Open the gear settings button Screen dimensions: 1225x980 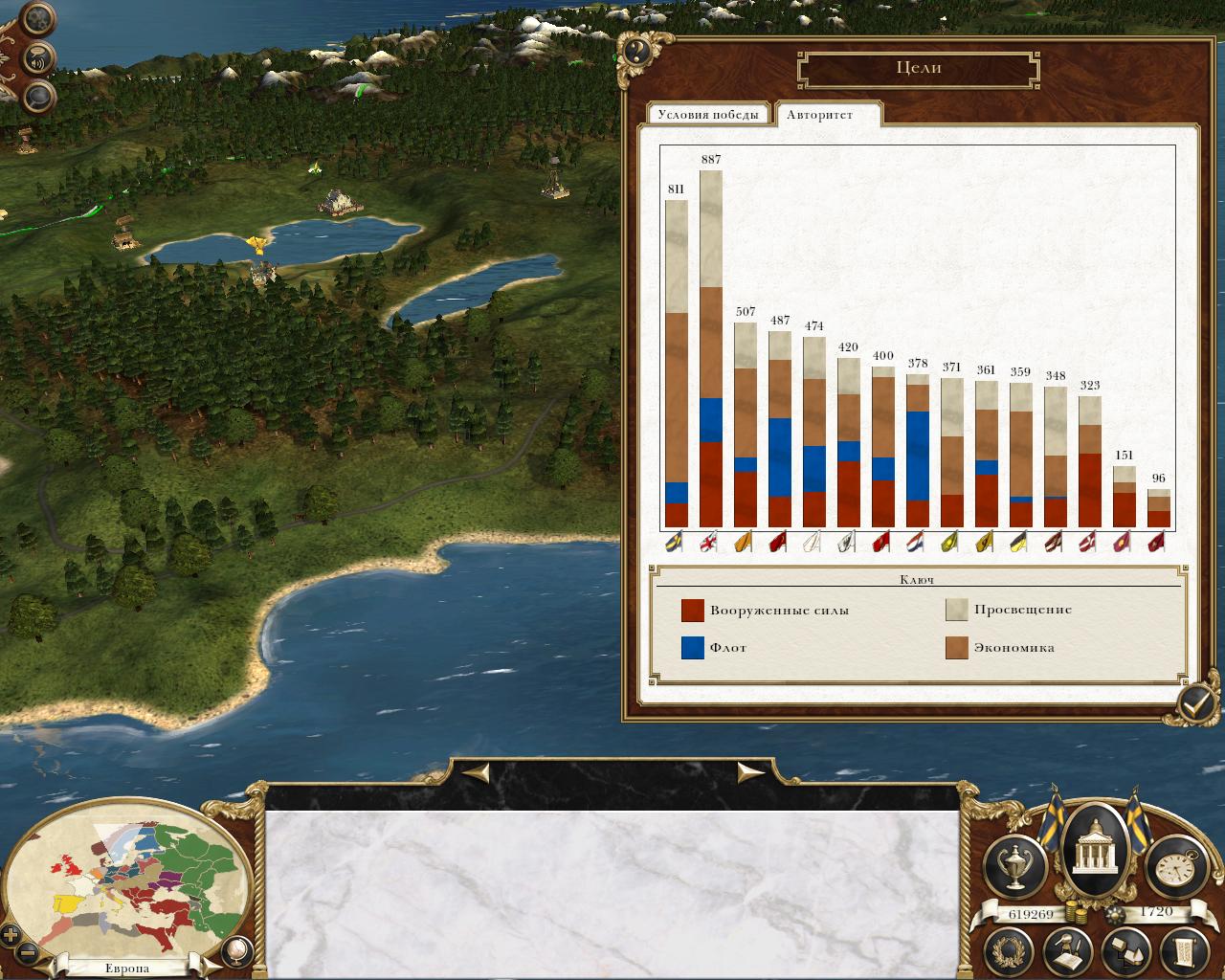38,19
